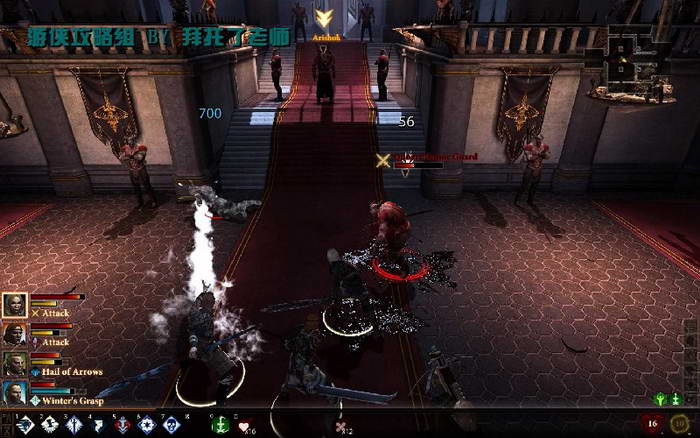Select the second party member portrait
700x438 pixels.
[14, 334]
